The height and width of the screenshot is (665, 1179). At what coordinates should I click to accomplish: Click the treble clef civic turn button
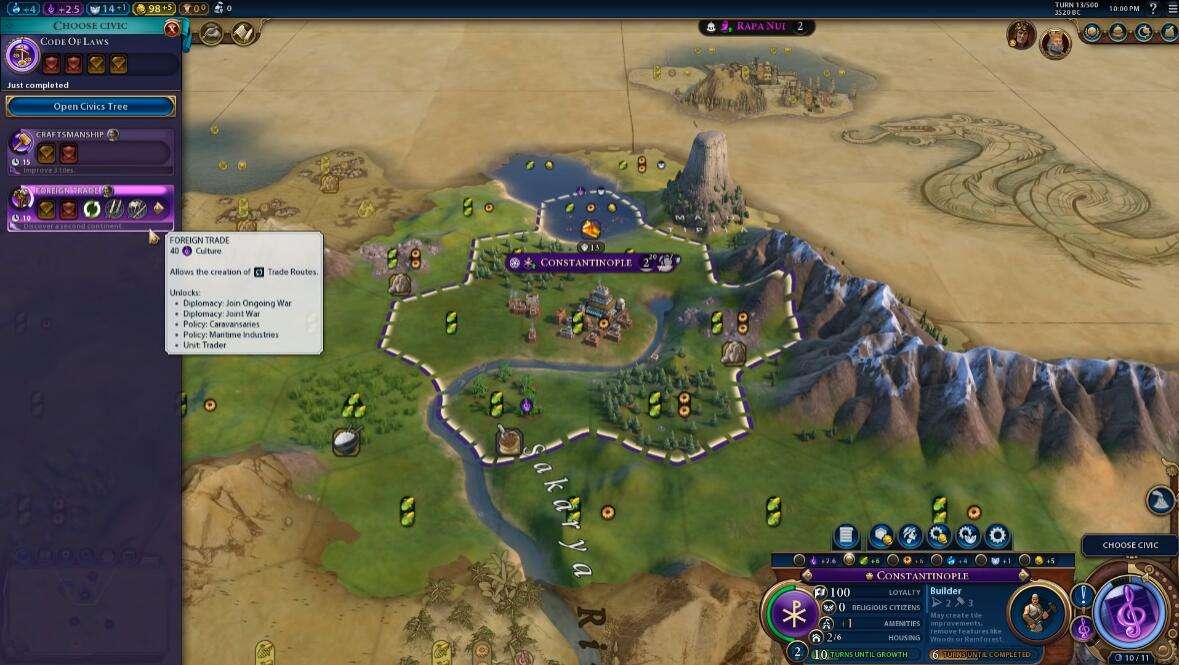coord(1131,610)
